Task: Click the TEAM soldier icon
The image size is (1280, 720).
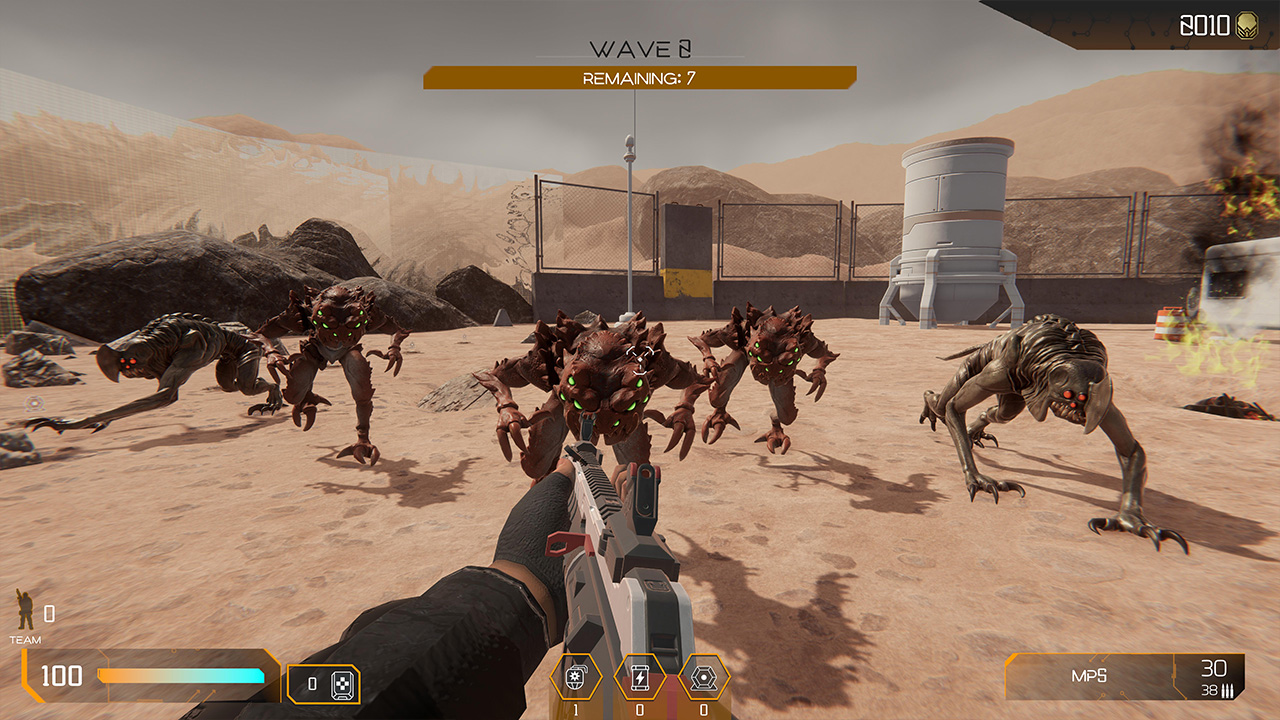Action: [25, 608]
